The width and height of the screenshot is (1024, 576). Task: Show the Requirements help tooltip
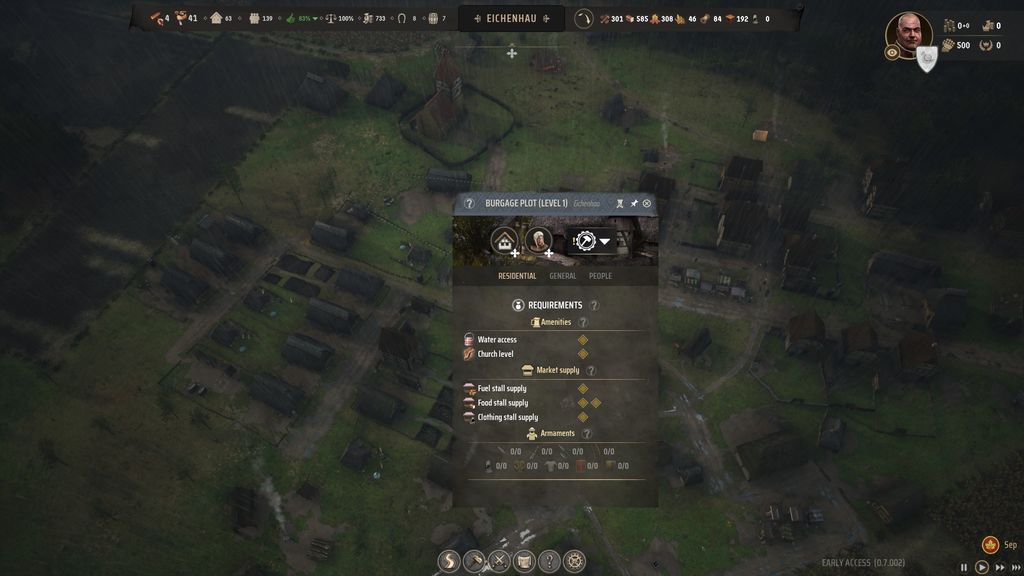594,305
